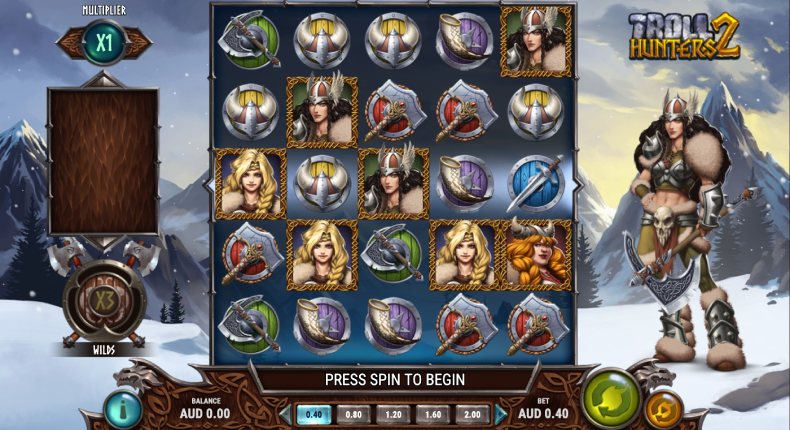
Task: Pick the 1.60 bet option
Action: coord(432,413)
